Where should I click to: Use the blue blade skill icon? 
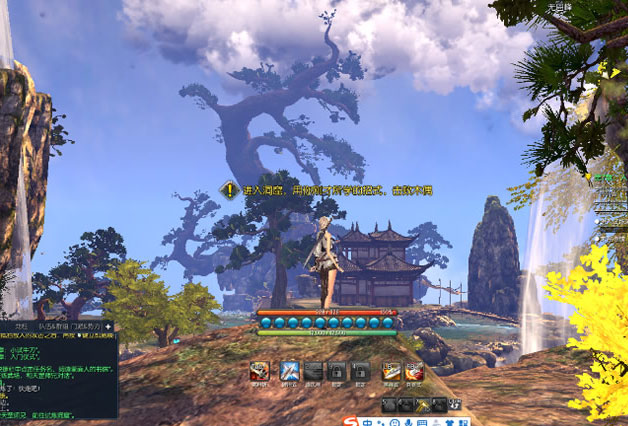tap(290, 371)
